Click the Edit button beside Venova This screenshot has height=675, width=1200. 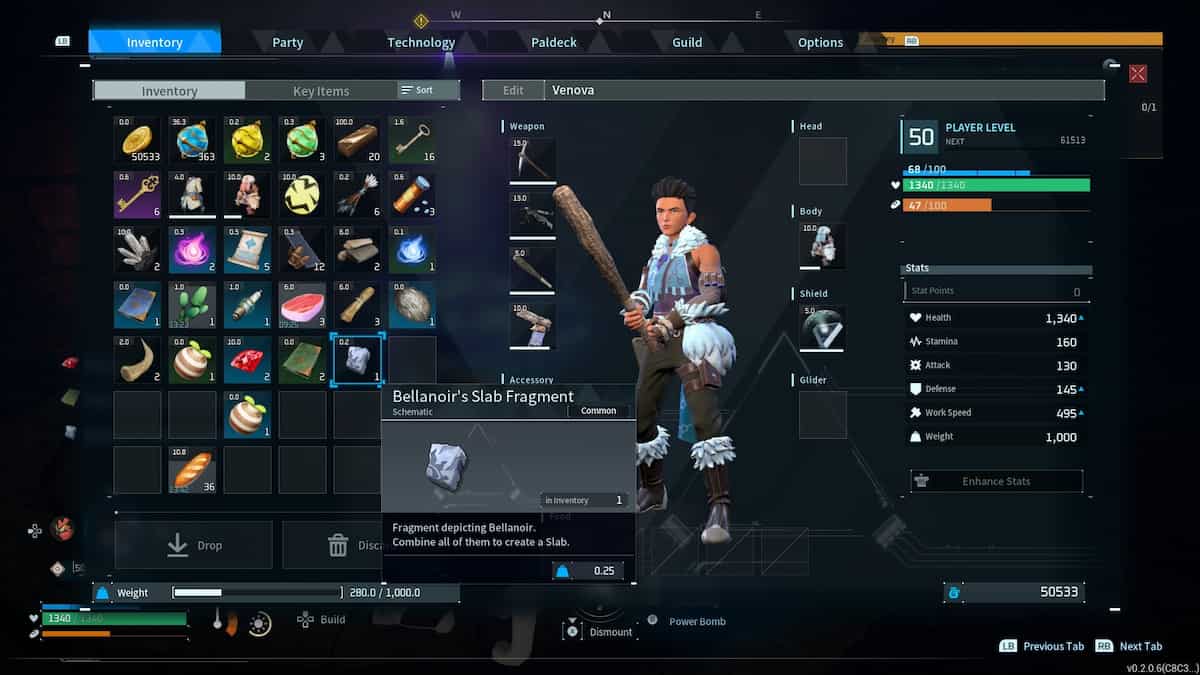coord(513,90)
